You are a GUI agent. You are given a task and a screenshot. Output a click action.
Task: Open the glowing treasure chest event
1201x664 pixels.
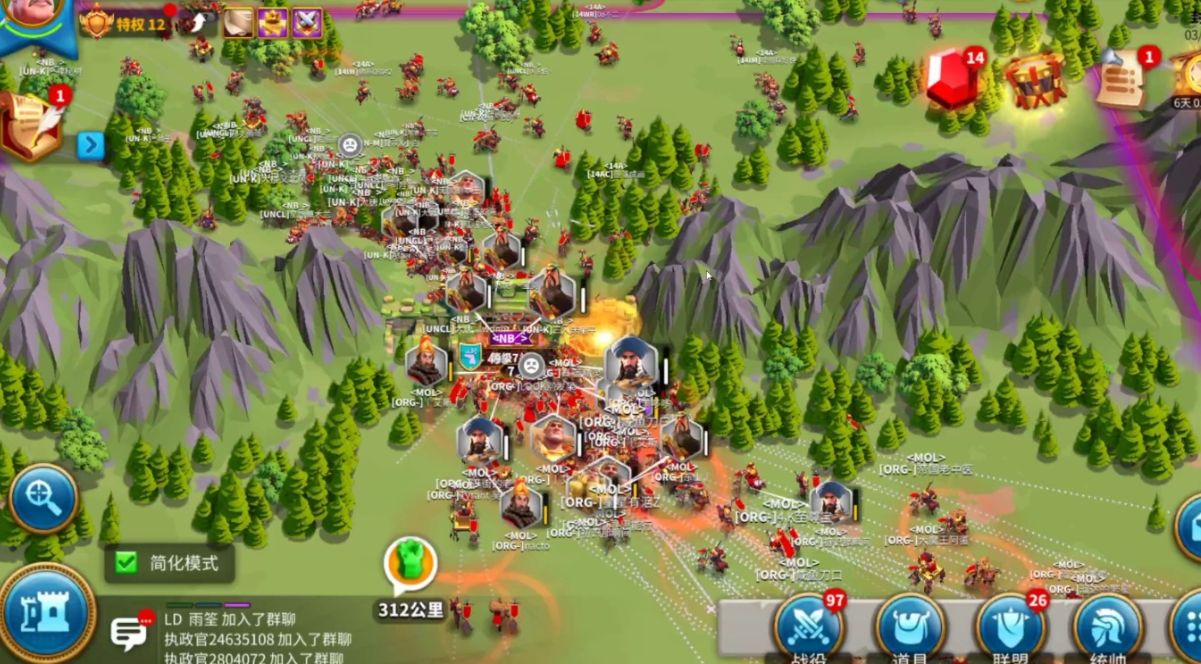coord(1035,82)
